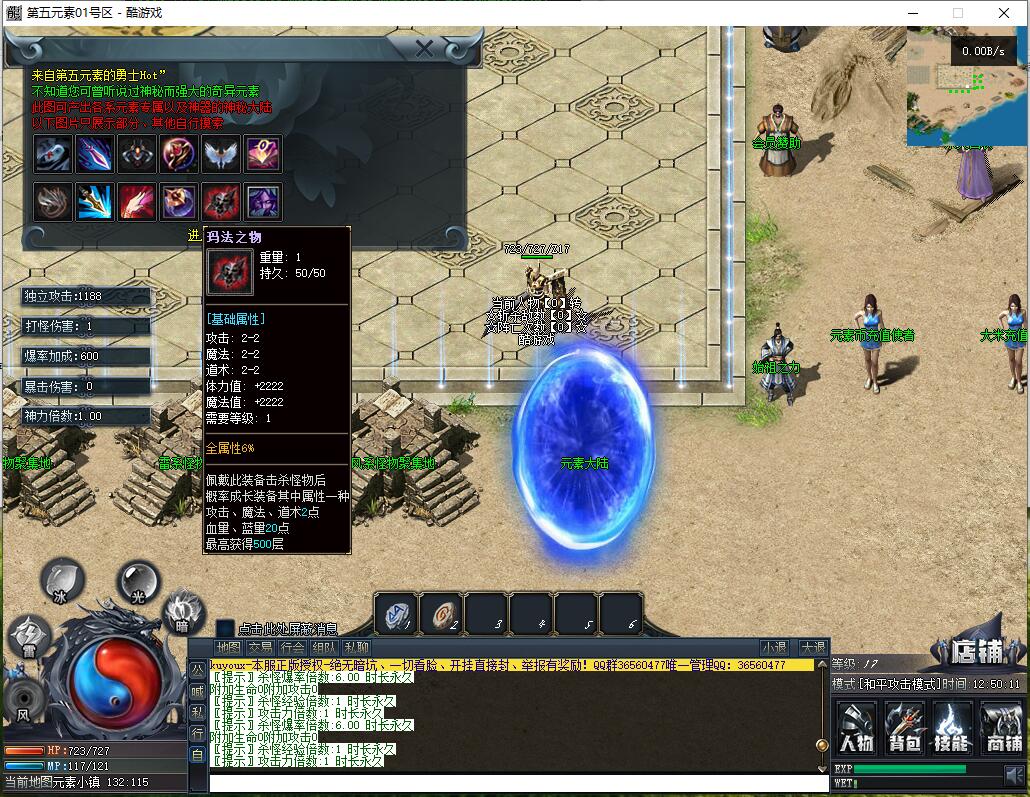
Task: Toggle the sound speaker icon
Action: 1016,774
